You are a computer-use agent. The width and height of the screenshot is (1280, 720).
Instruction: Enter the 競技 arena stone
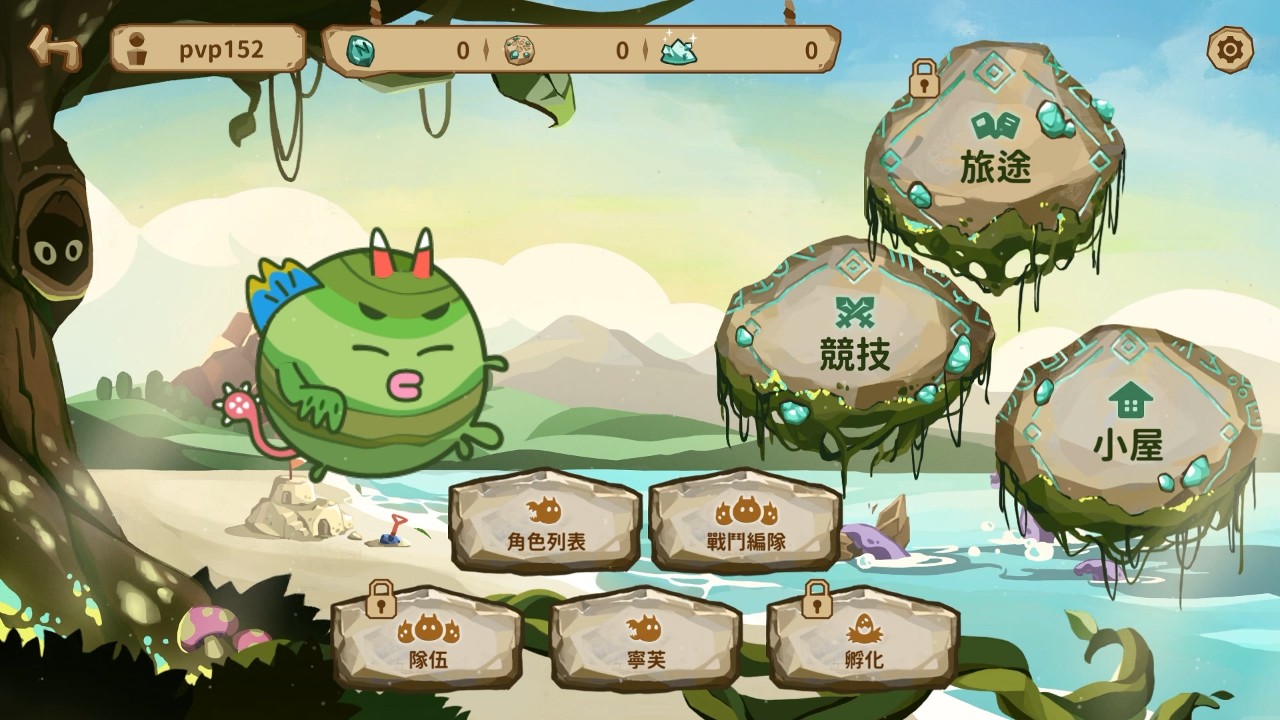(854, 340)
